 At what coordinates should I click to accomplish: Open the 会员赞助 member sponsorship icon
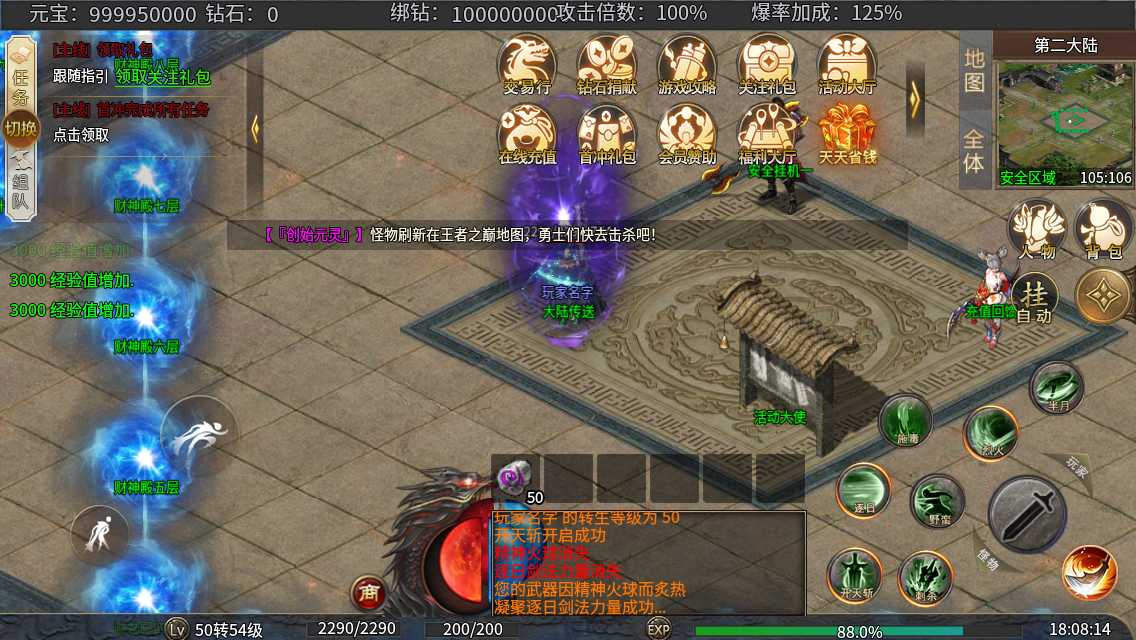687,135
